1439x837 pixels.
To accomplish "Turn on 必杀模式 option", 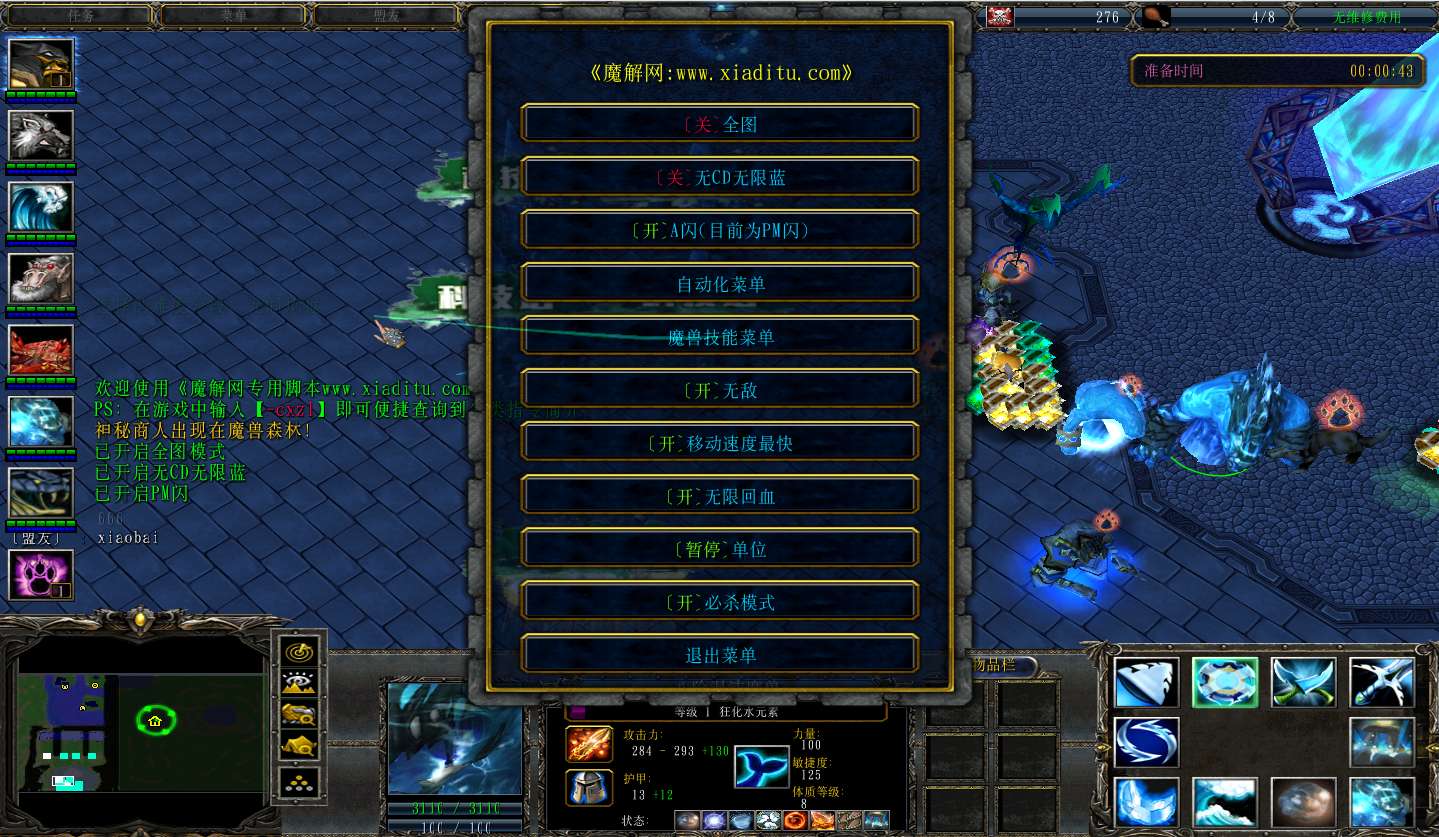I will [720, 602].
